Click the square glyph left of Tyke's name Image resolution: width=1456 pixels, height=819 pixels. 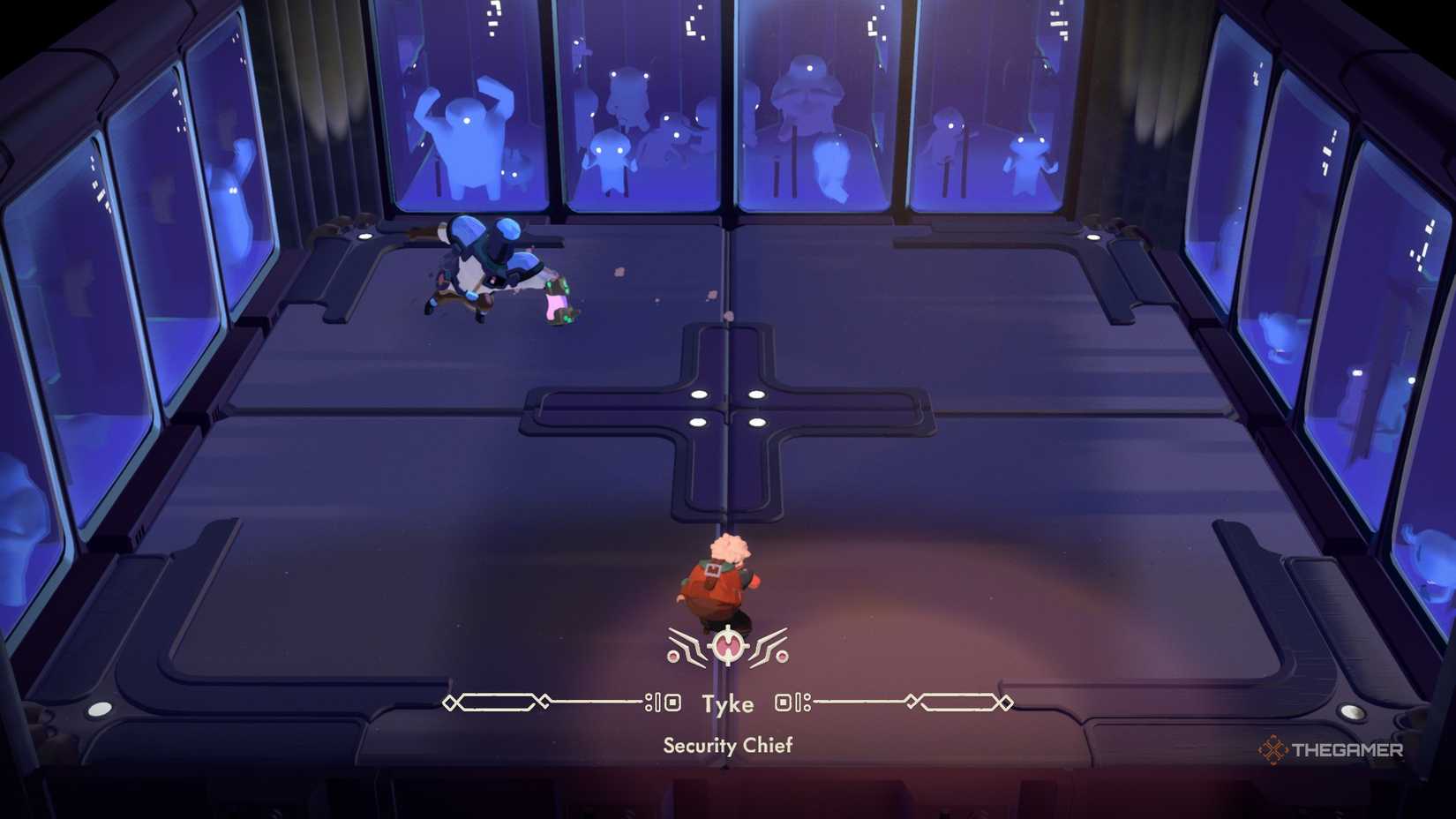(x=672, y=701)
